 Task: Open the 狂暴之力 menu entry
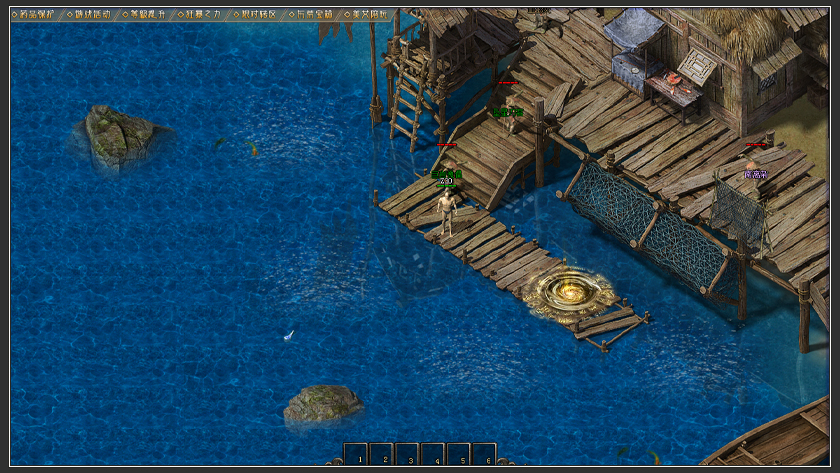[x=203, y=15]
